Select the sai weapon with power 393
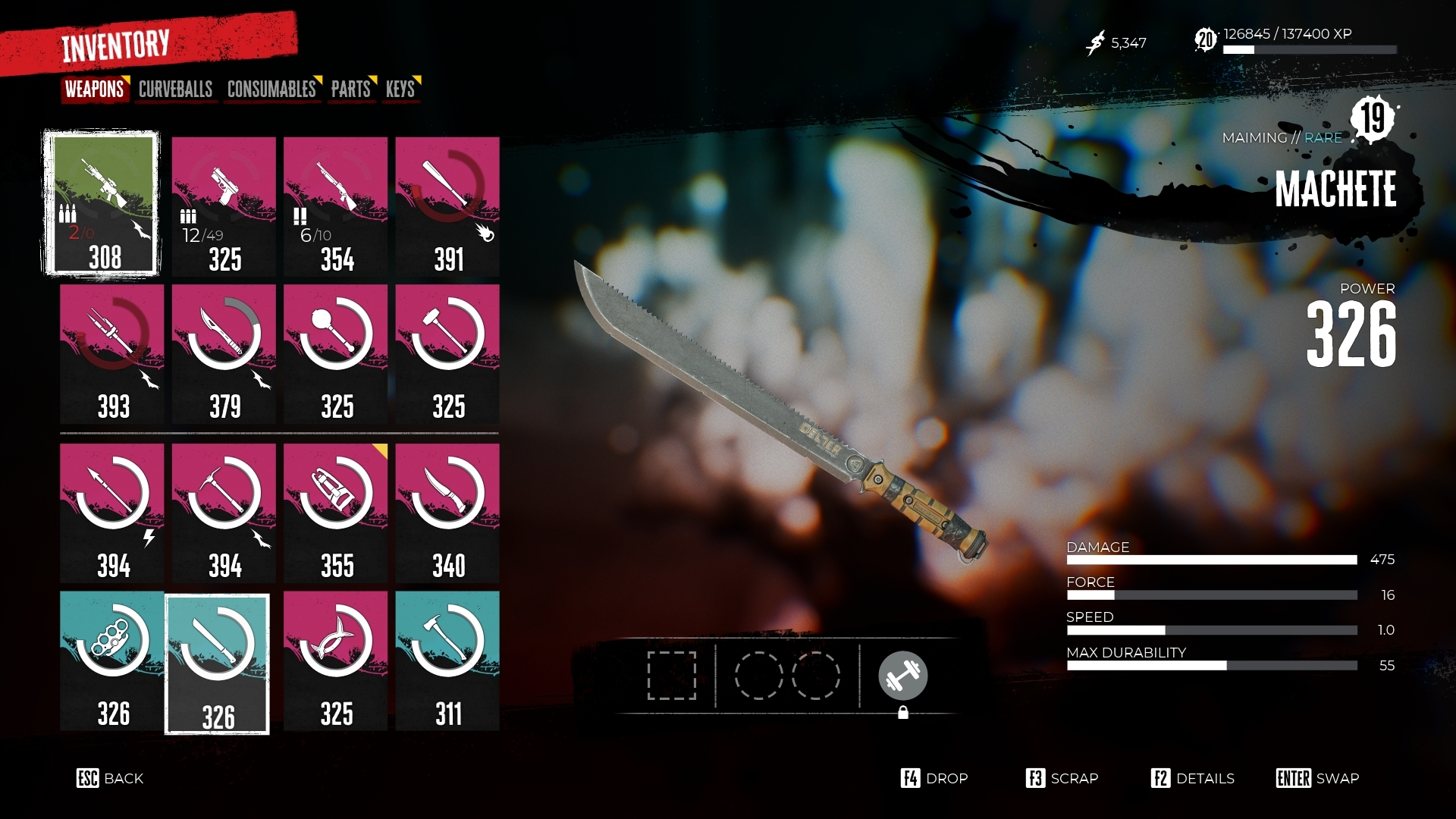Image resolution: width=1456 pixels, height=819 pixels. [111, 353]
